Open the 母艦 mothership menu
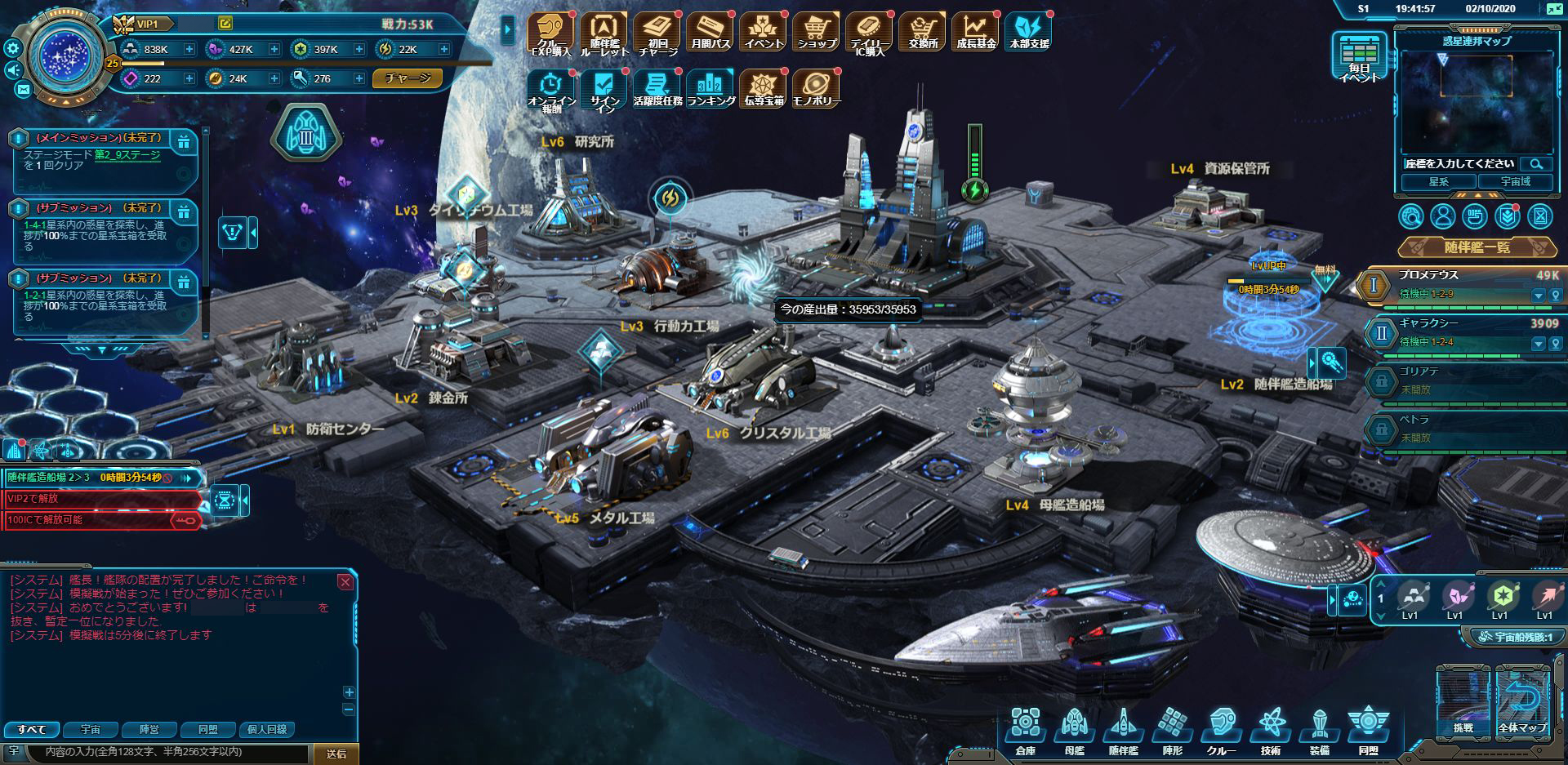The image size is (1568, 765). click(1074, 731)
